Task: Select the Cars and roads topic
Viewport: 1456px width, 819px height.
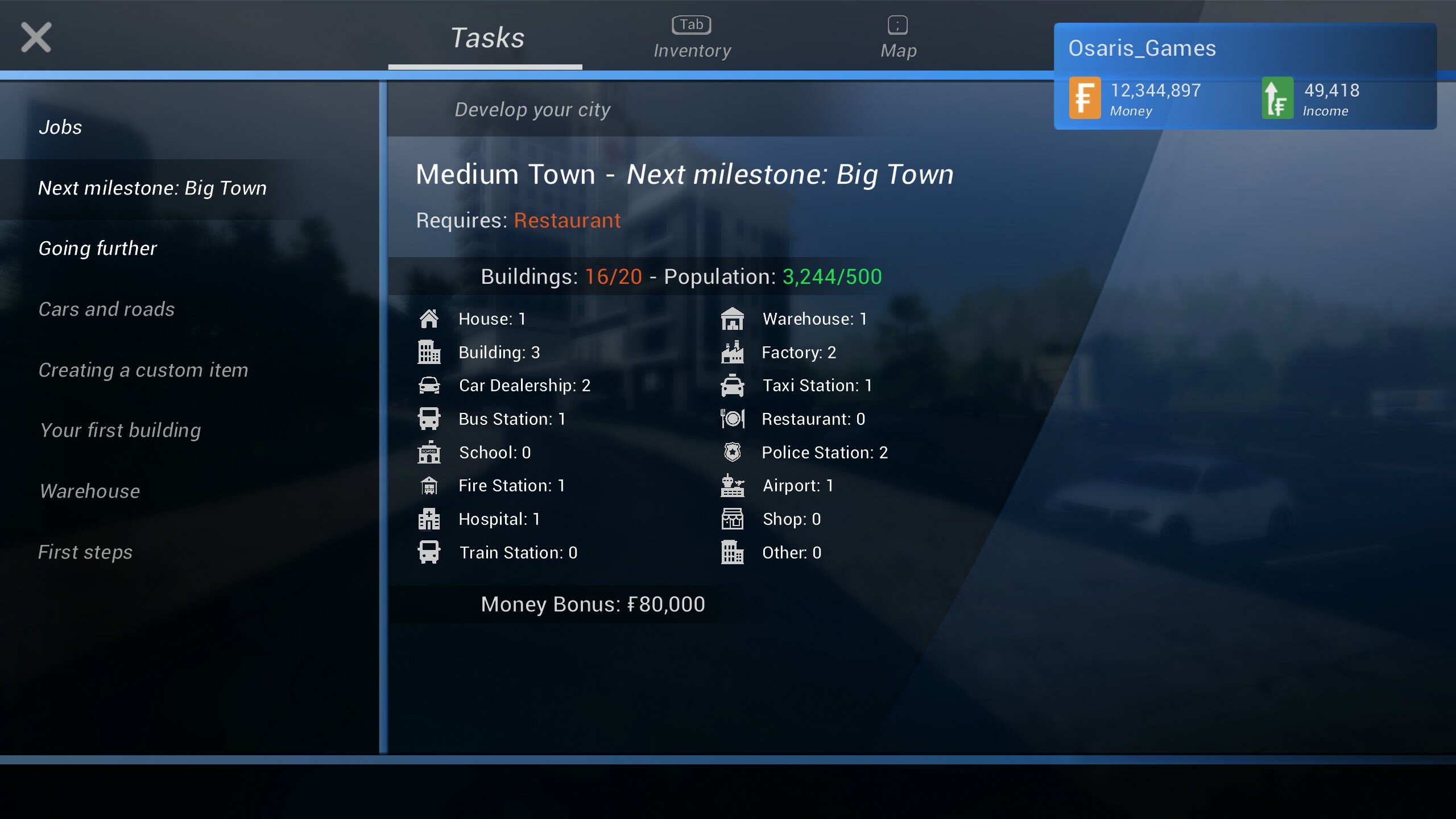Action: [106, 309]
